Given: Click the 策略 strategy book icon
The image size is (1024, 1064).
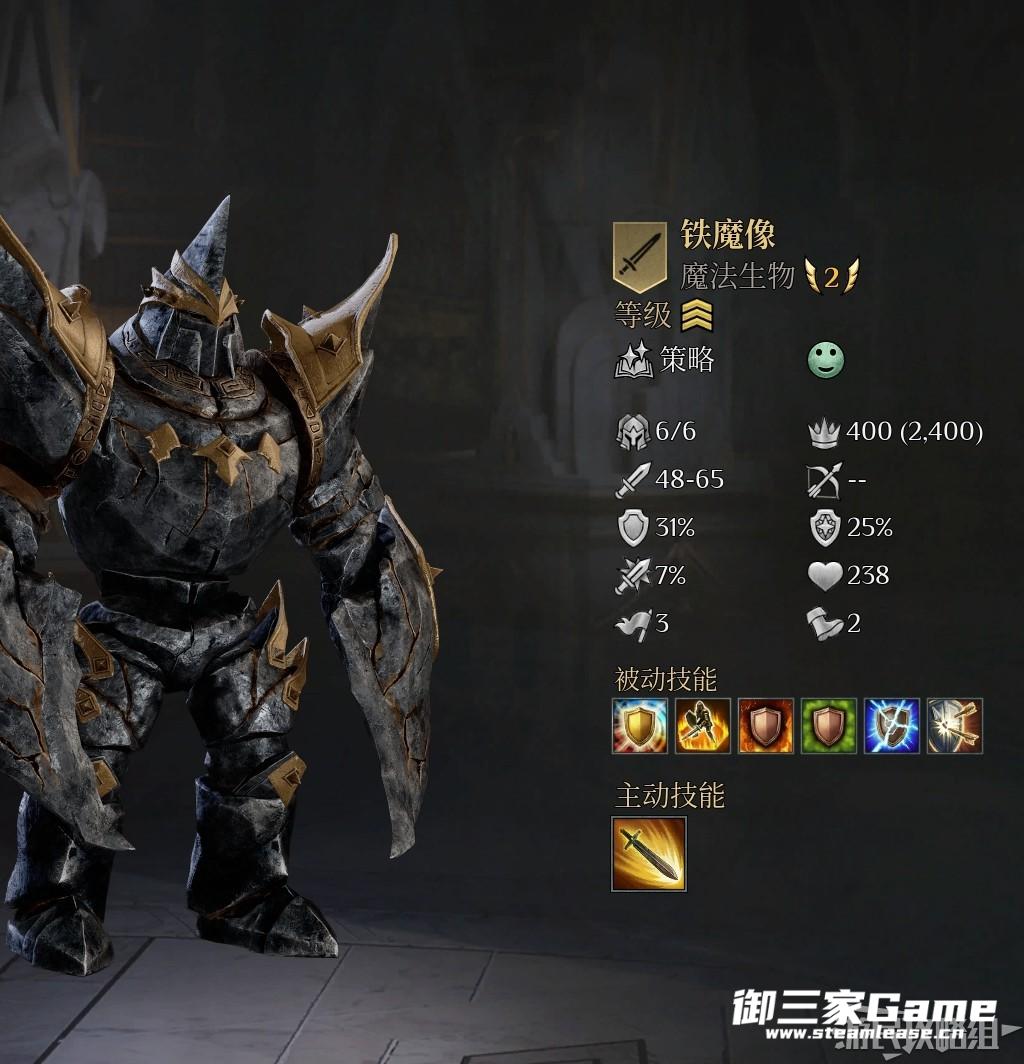Looking at the screenshot, I should [x=634, y=361].
